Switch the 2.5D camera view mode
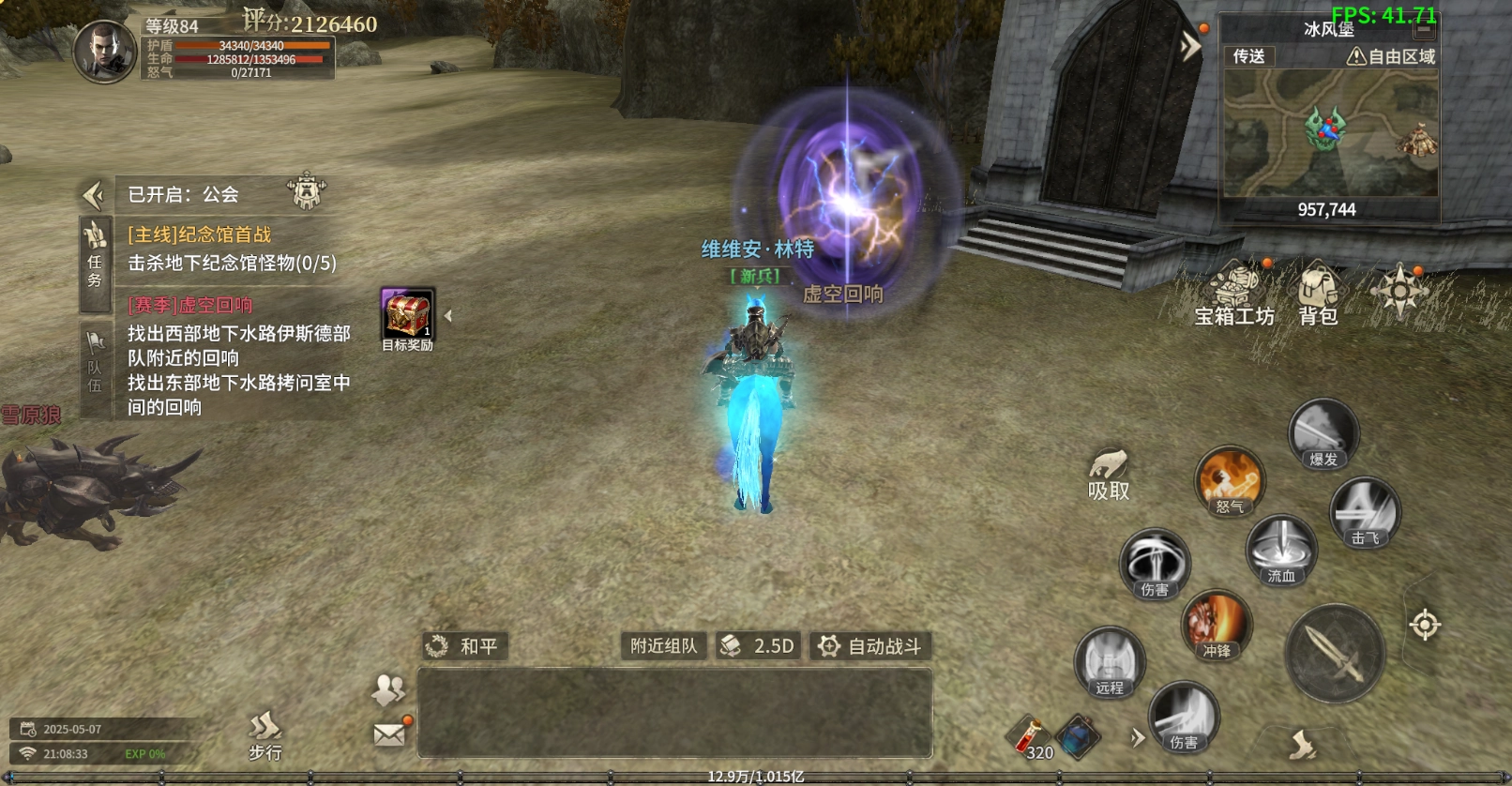The image size is (1512, 786). 758,646
